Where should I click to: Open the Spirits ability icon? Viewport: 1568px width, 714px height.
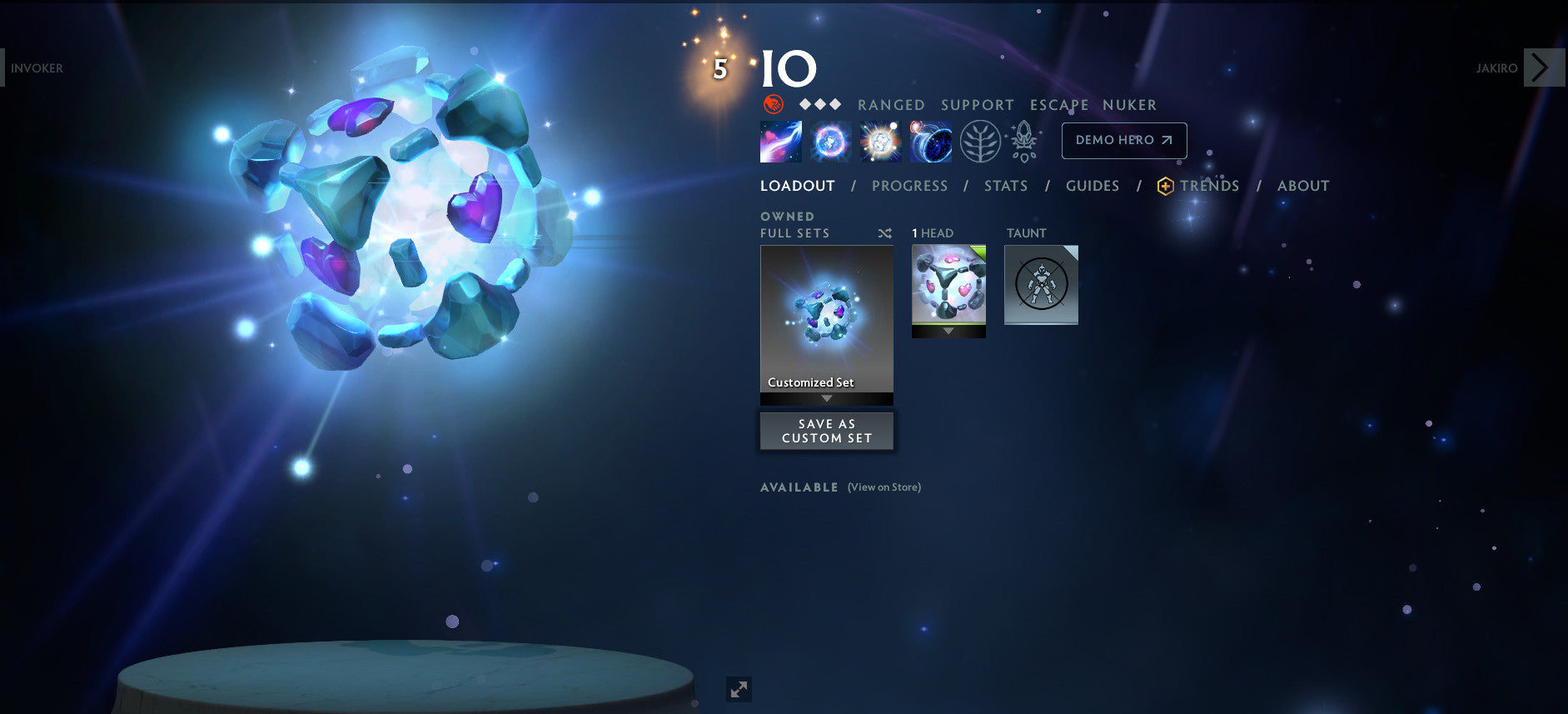tap(830, 142)
